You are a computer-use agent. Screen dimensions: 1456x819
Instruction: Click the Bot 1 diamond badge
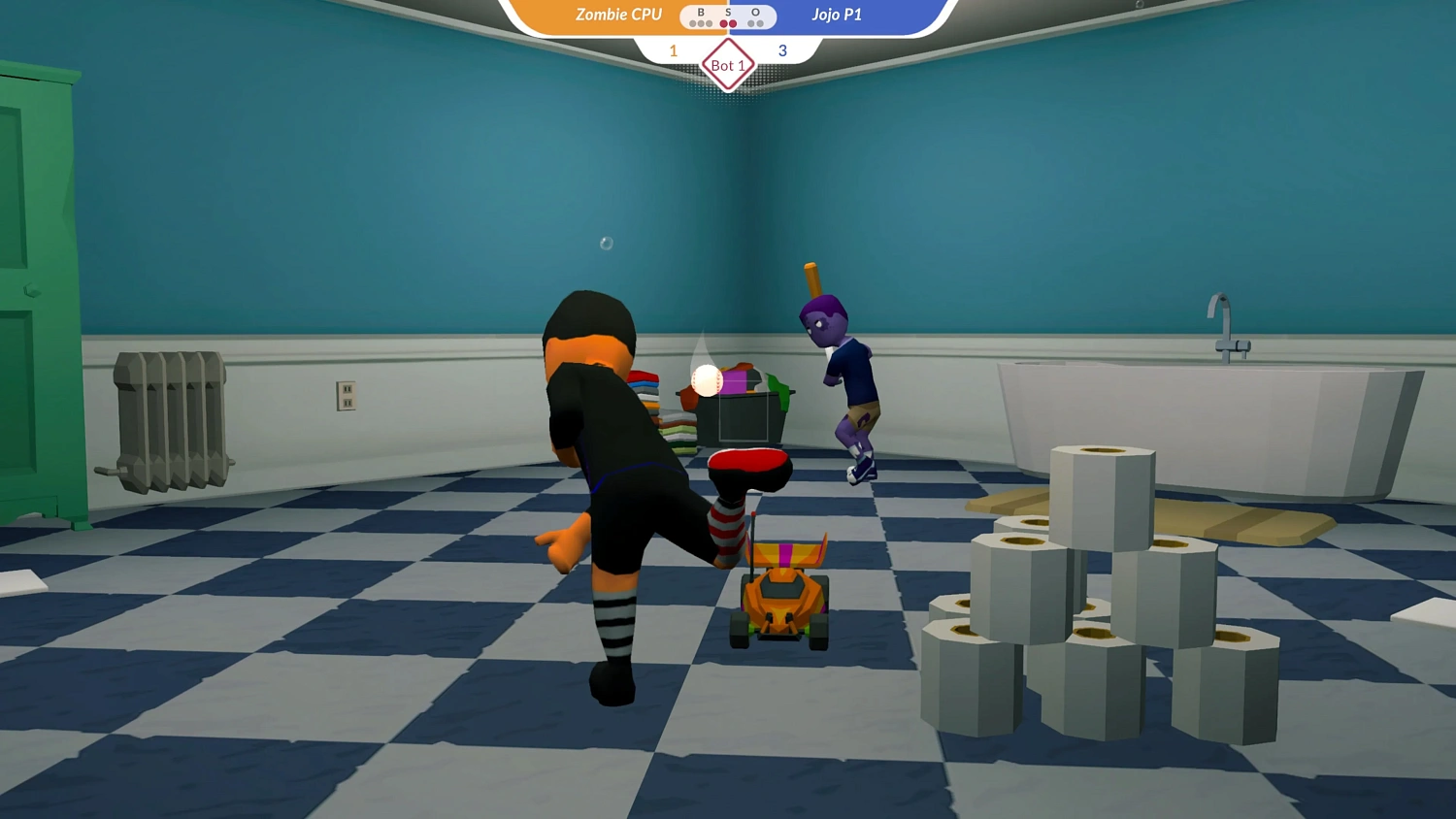(728, 64)
